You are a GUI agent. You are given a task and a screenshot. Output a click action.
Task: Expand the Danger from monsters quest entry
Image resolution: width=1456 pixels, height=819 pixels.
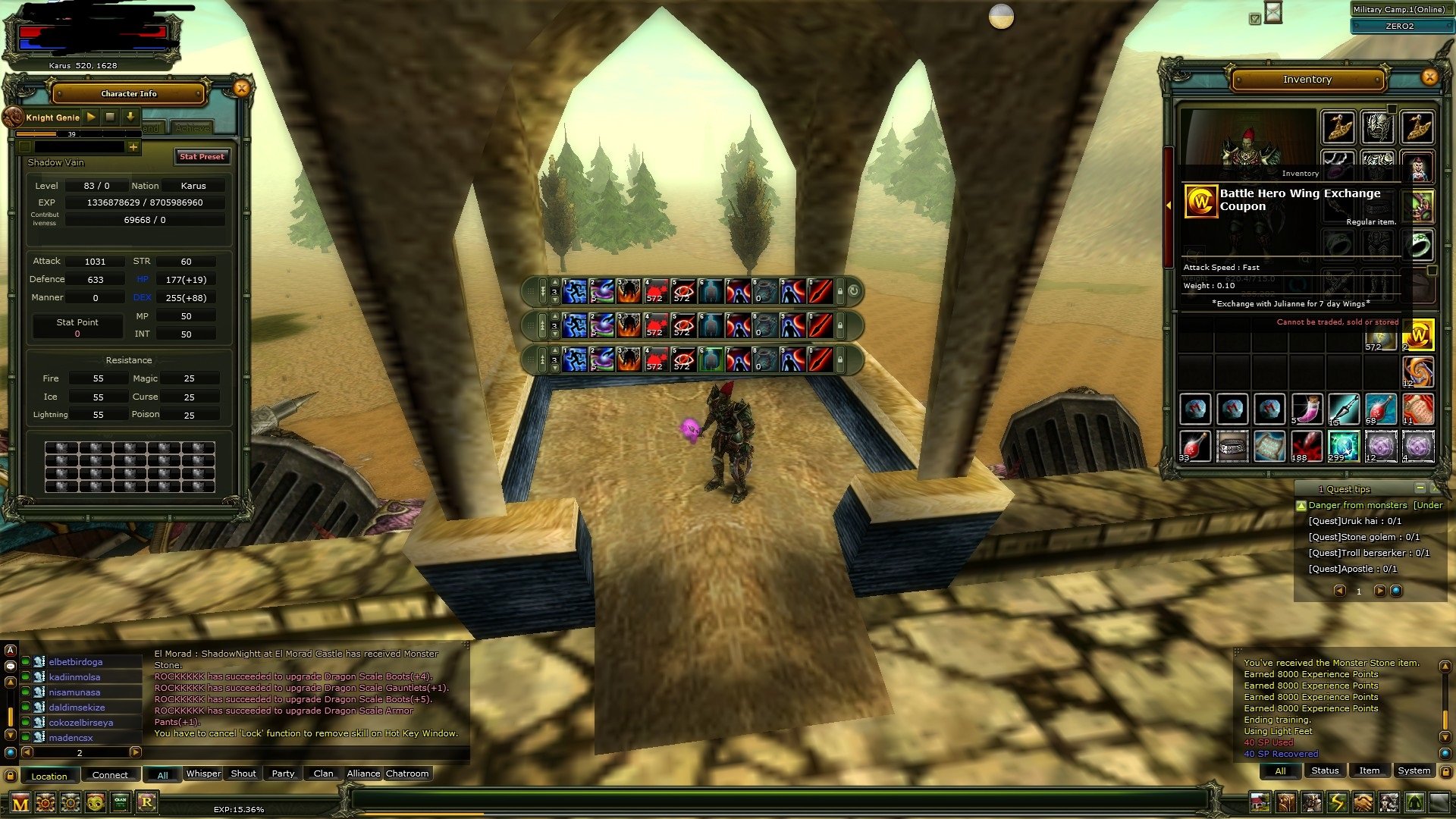click(1301, 505)
